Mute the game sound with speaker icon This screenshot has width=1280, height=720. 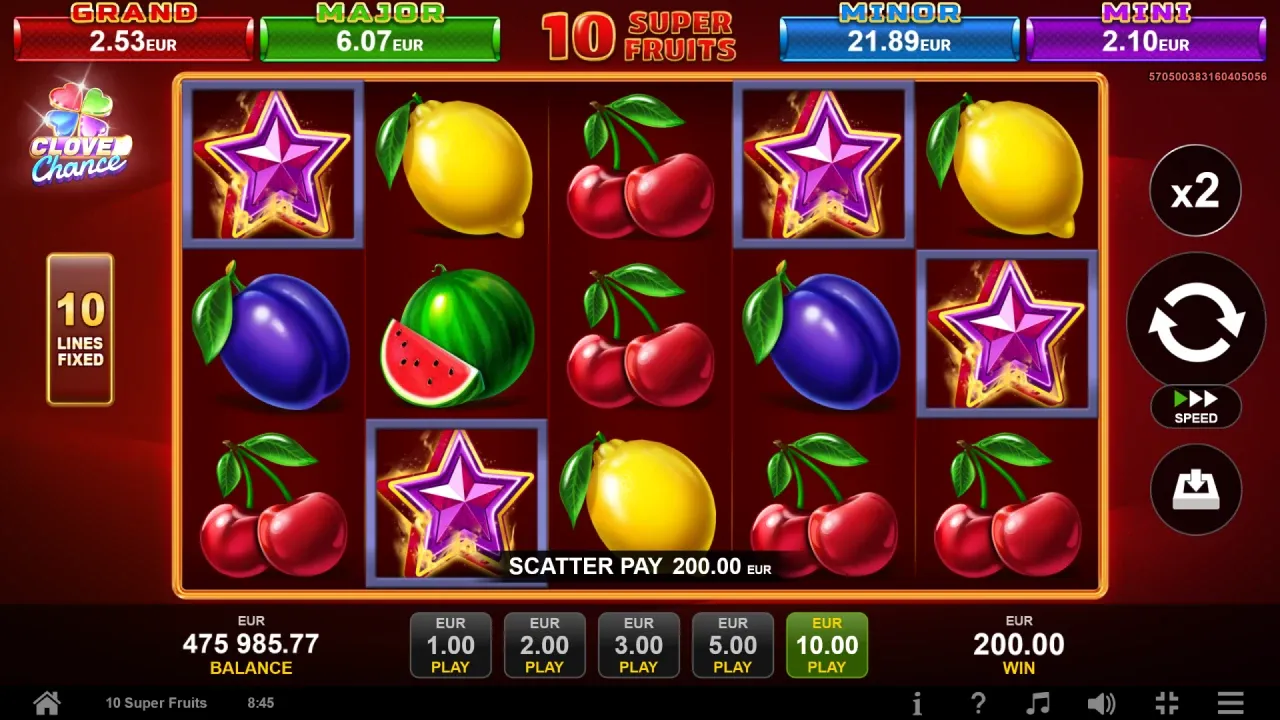tap(1102, 703)
